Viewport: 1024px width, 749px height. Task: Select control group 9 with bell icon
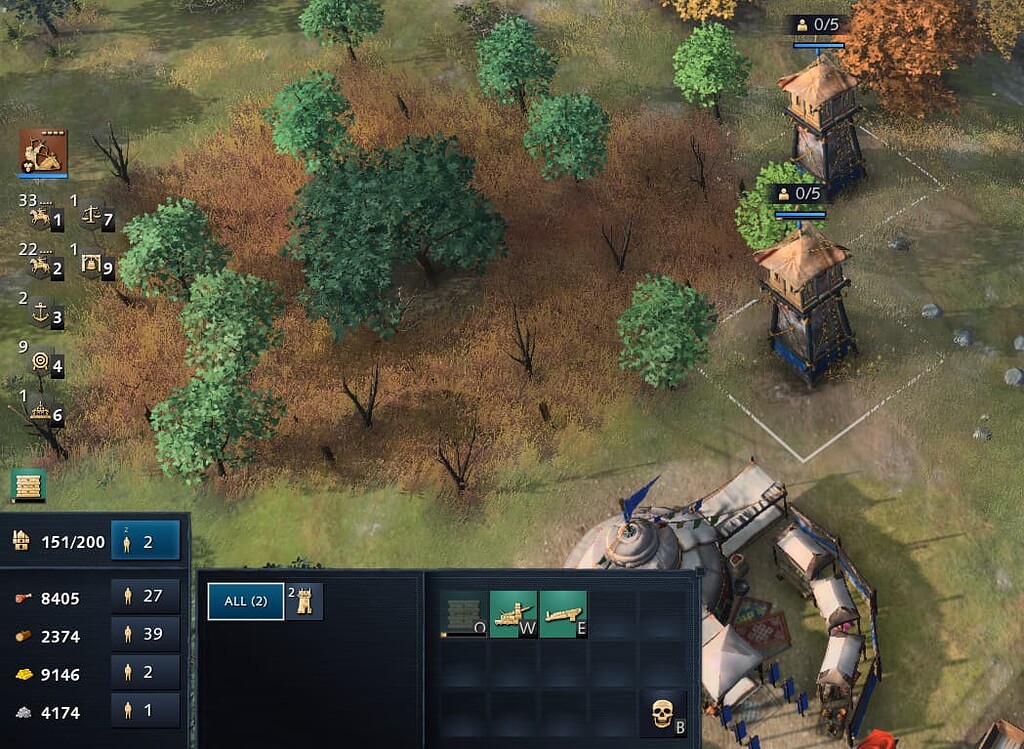tap(96, 267)
